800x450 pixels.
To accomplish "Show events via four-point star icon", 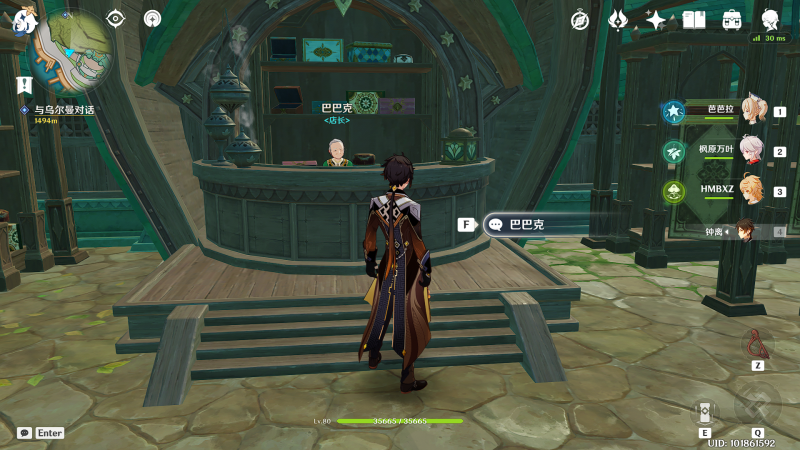I will tap(656, 19).
